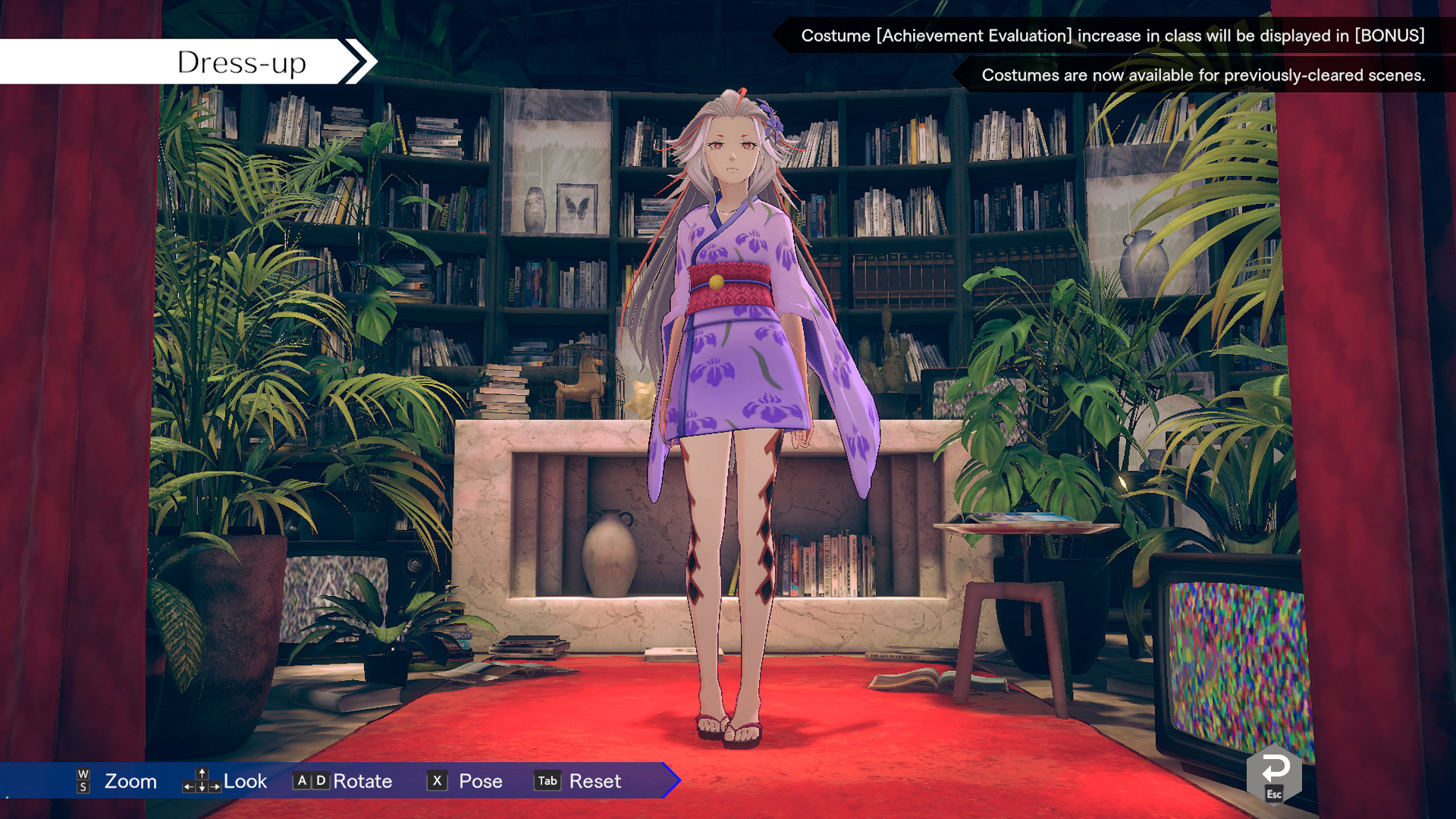Click the Tab key Reset icon
This screenshot has width=1456, height=819.
[x=547, y=781]
